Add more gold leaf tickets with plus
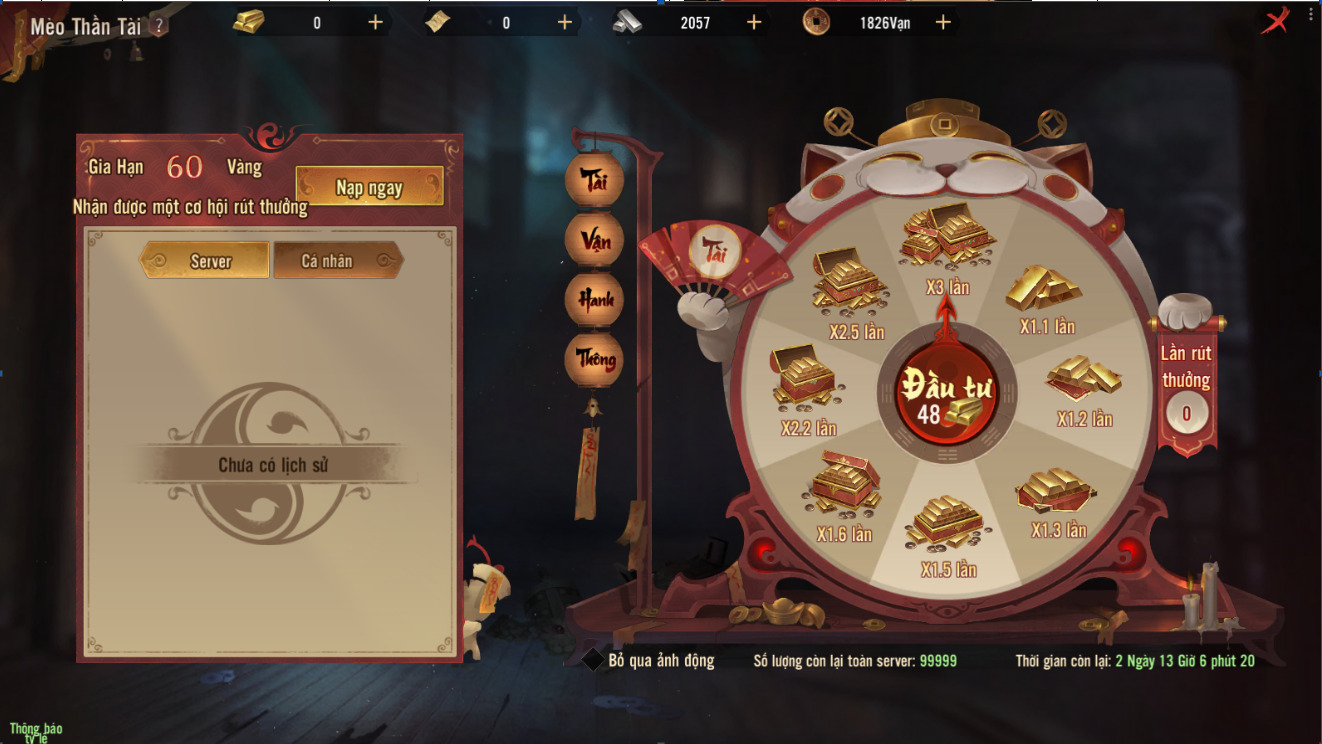The image size is (1322, 744). (565, 22)
